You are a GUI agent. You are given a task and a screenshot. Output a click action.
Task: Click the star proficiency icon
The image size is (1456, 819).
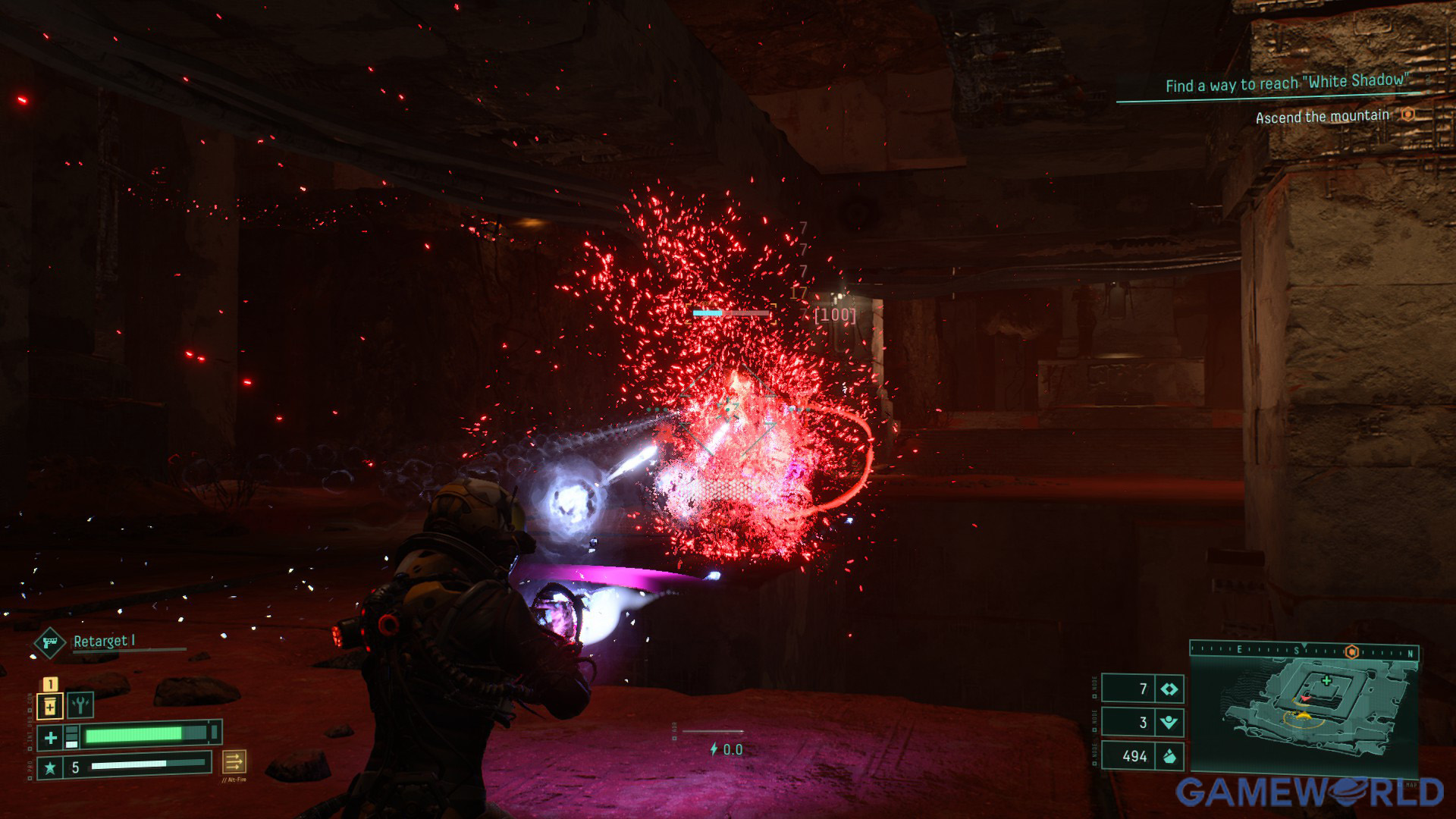tap(50, 767)
